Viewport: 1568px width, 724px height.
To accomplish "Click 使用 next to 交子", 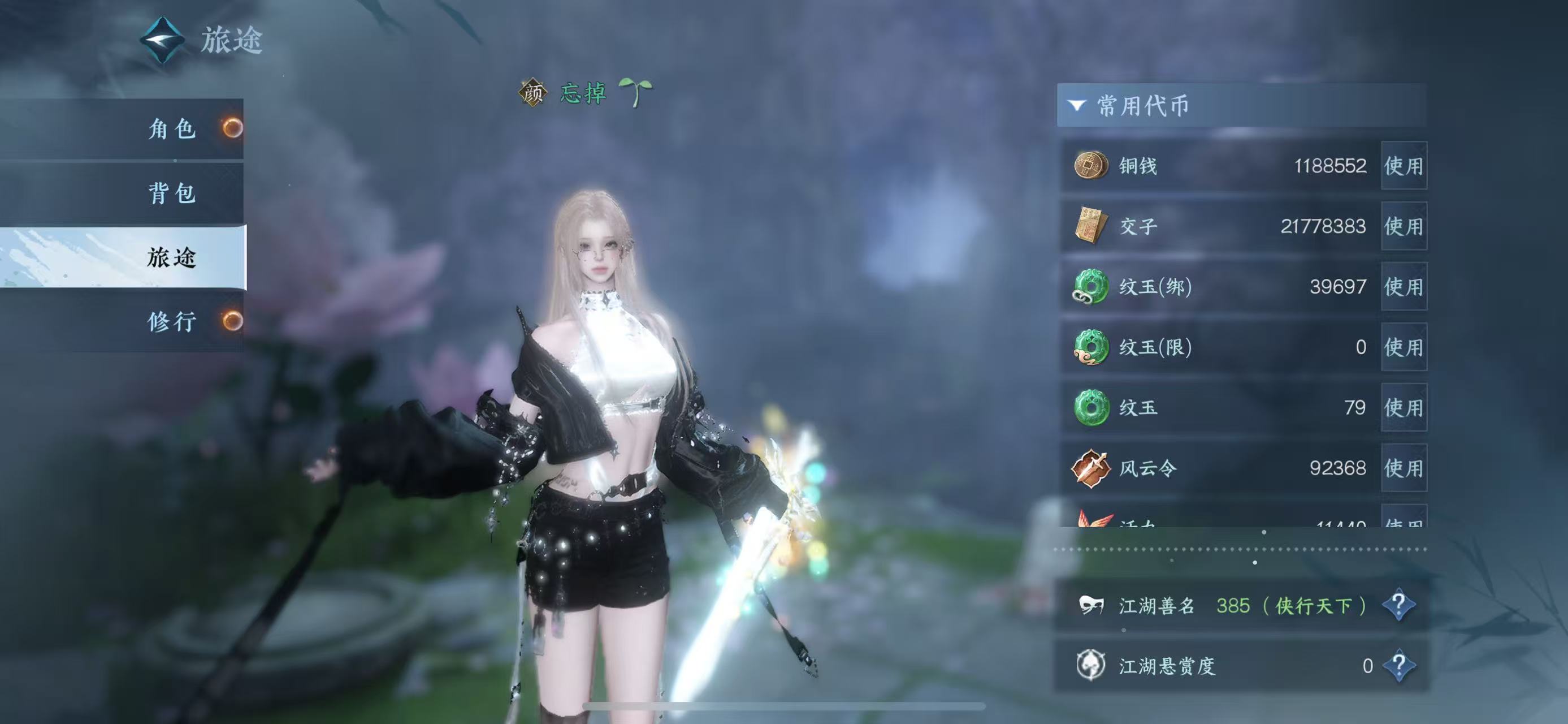I will (1403, 226).
